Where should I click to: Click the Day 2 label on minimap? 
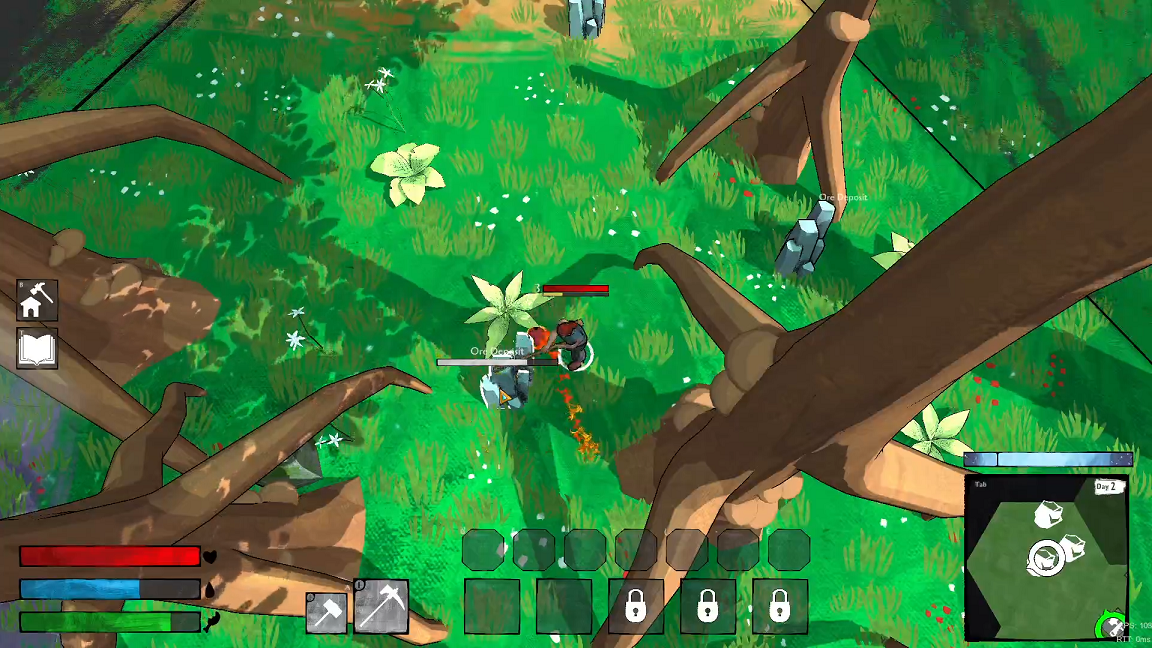[x=1108, y=487]
